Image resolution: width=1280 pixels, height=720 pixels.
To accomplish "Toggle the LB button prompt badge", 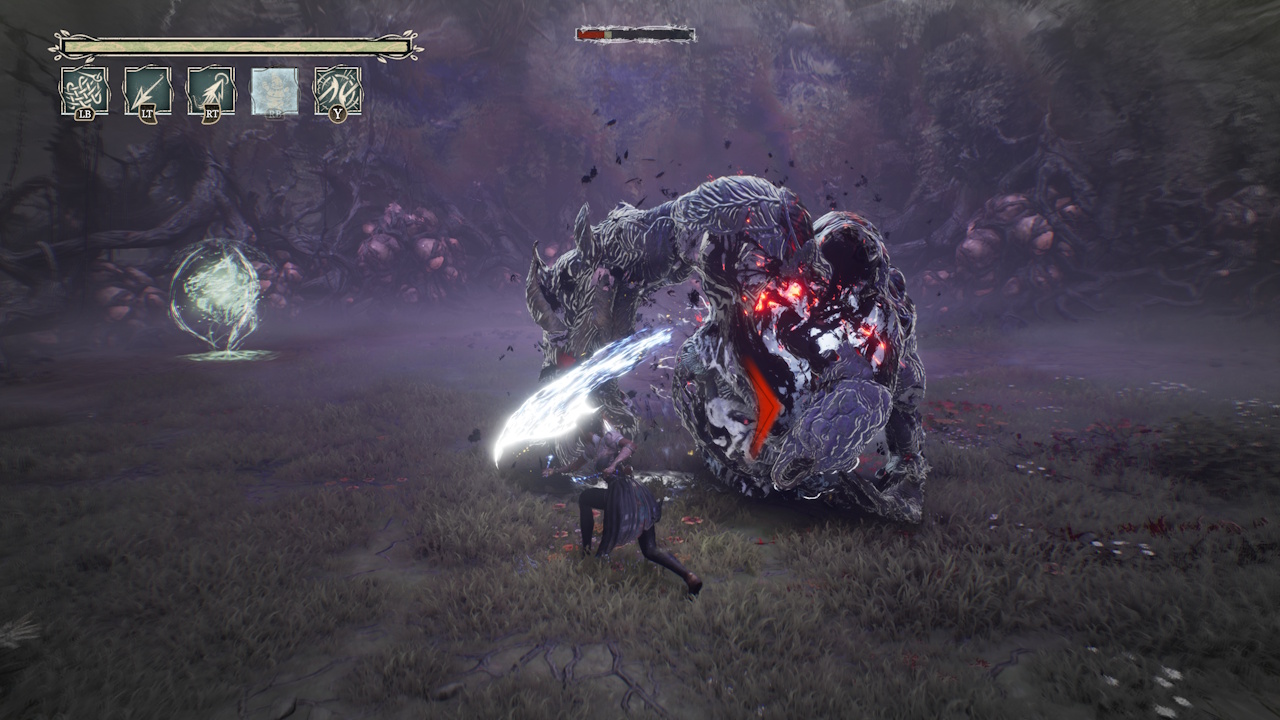I will click(86, 115).
